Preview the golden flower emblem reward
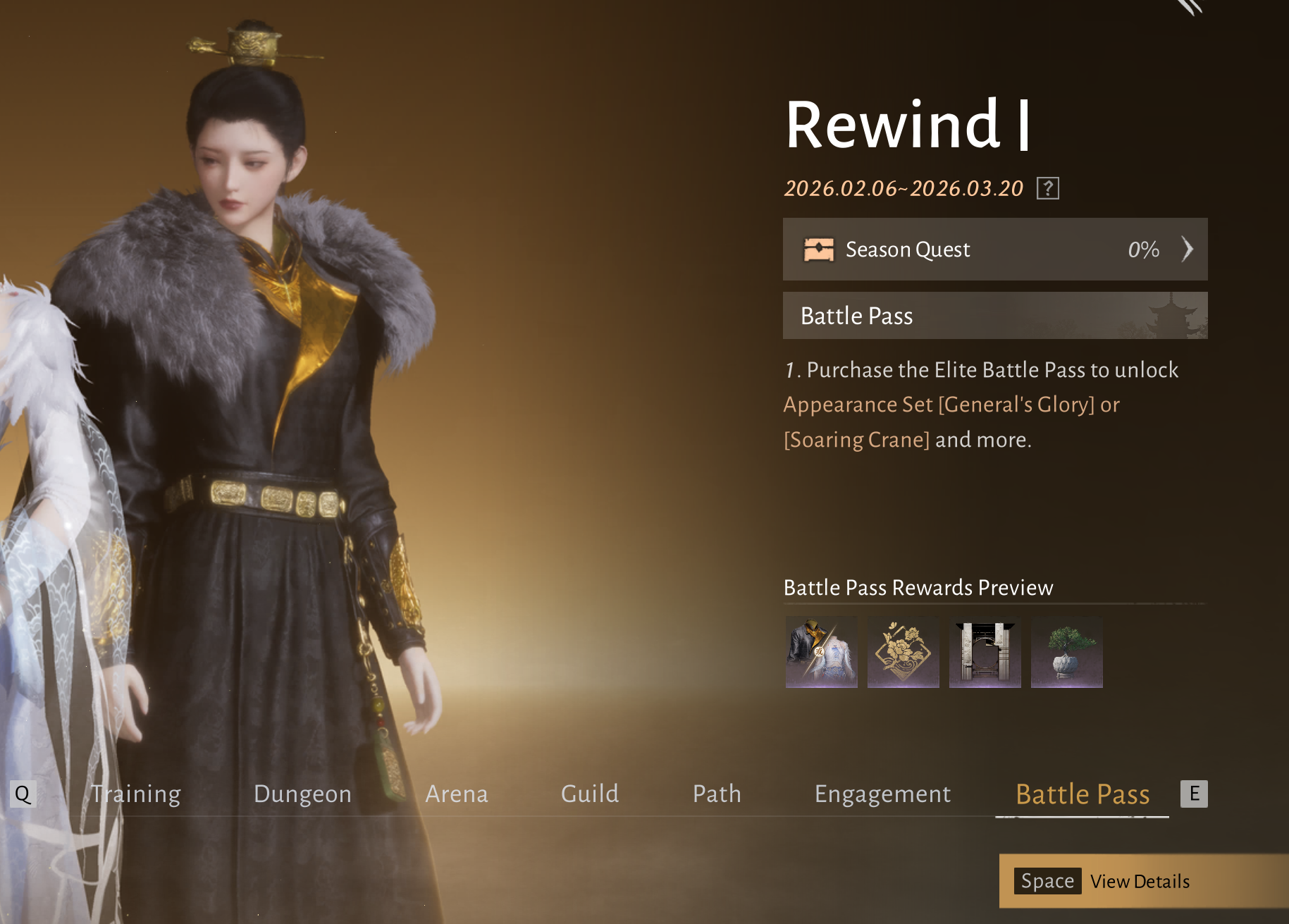Viewport: 1289px width, 924px height. click(903, 652)
